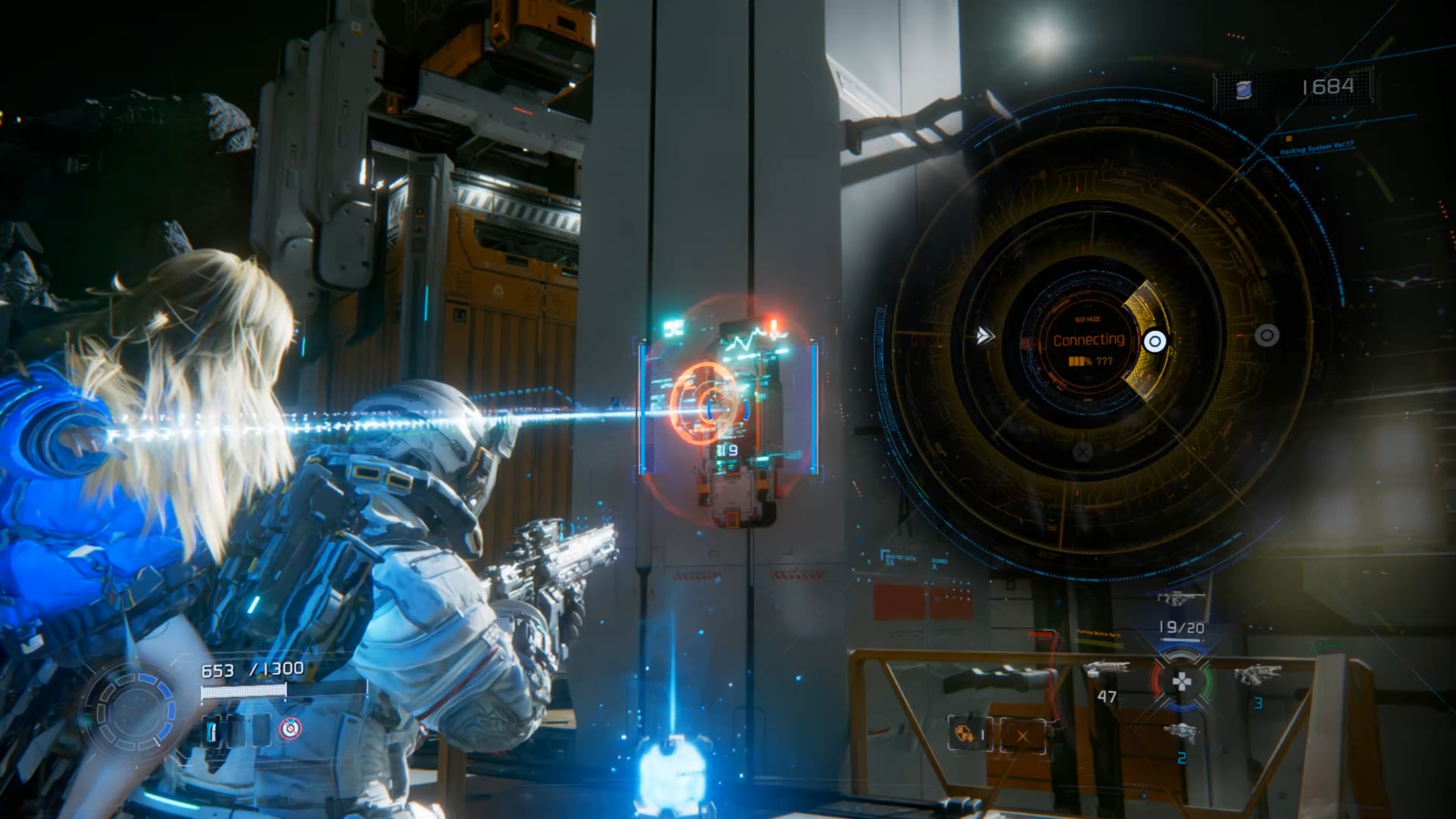Select the filled blue energy cell slot

[x=212, y=730]
